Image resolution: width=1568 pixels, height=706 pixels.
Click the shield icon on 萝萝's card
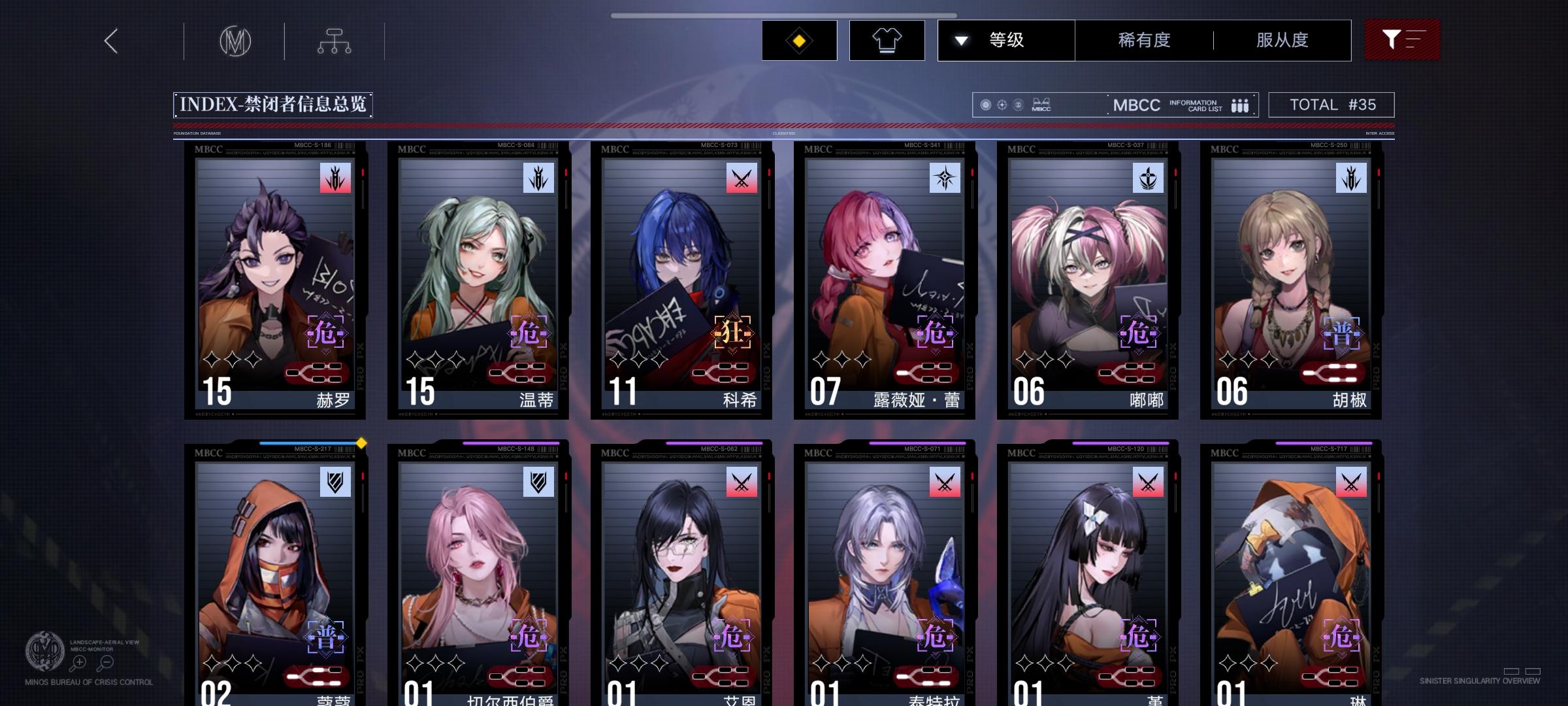point(334,481)
